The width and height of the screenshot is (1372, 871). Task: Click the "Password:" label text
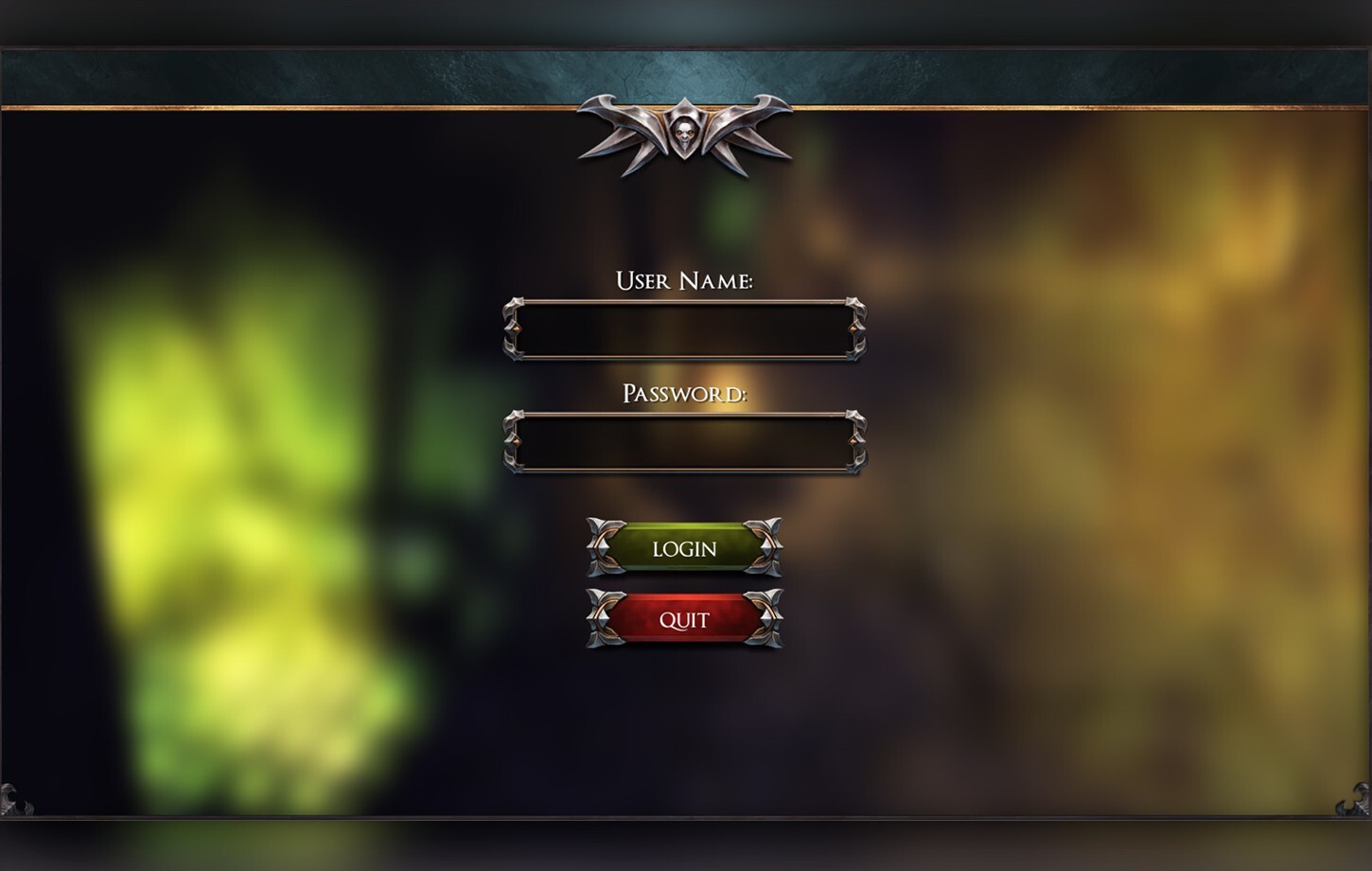tap(686, 391)
